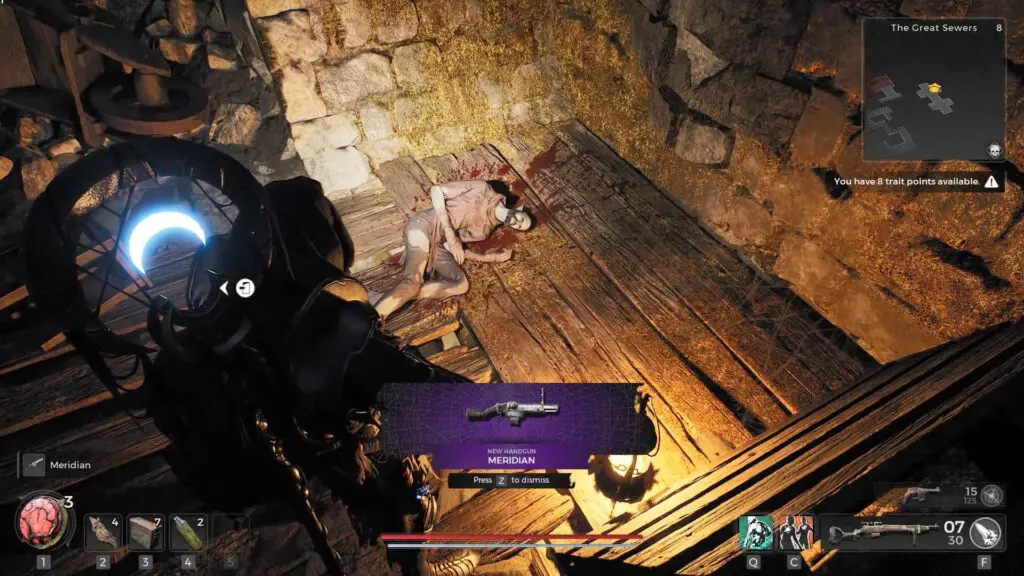Viewport: 1024px width, 576px height.
Task: Click the skull icon under the minimap
Action: click(995, 150)
